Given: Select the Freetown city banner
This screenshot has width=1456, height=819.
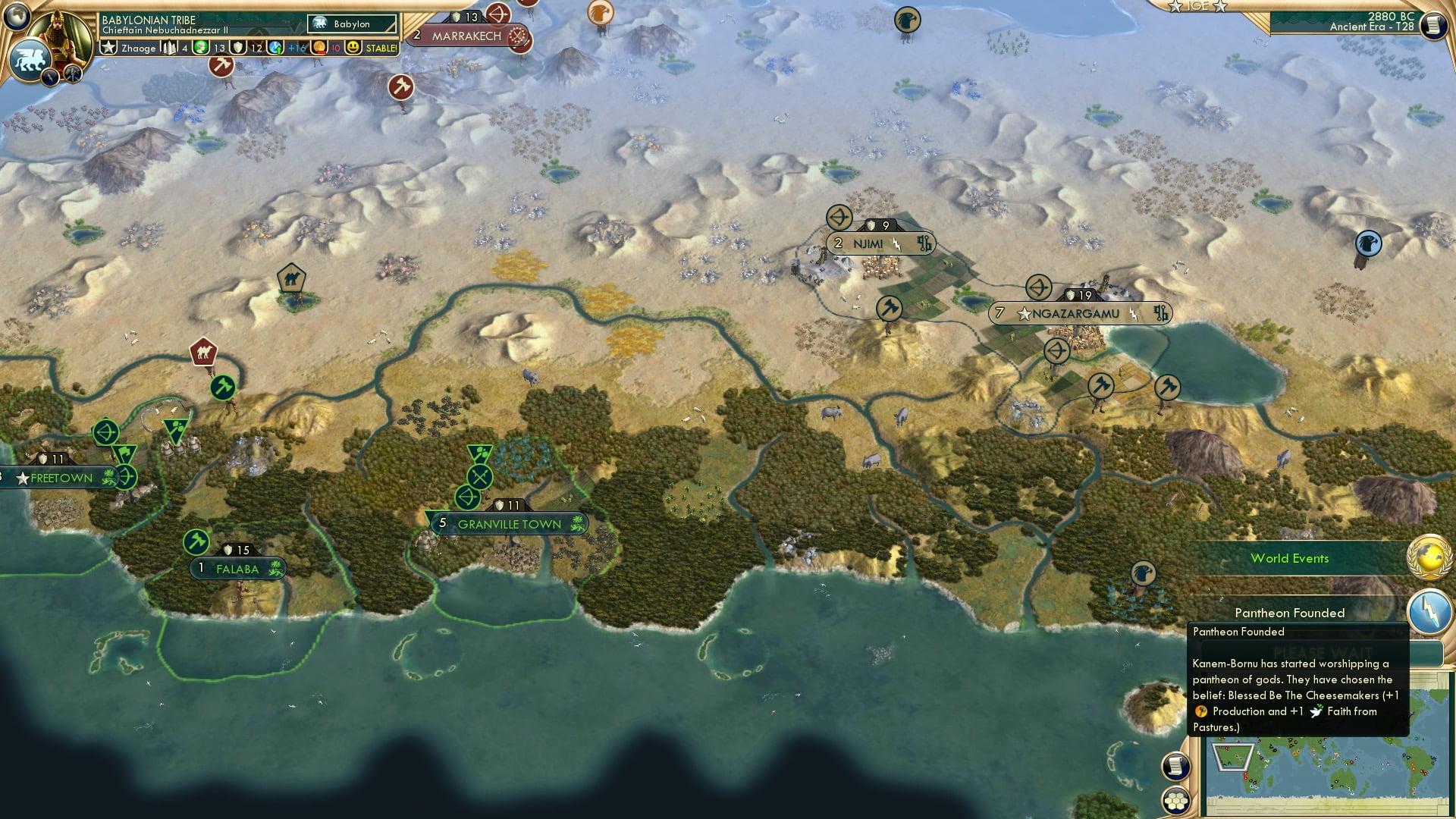Looking at the screenshot, I should click(55, 478).
